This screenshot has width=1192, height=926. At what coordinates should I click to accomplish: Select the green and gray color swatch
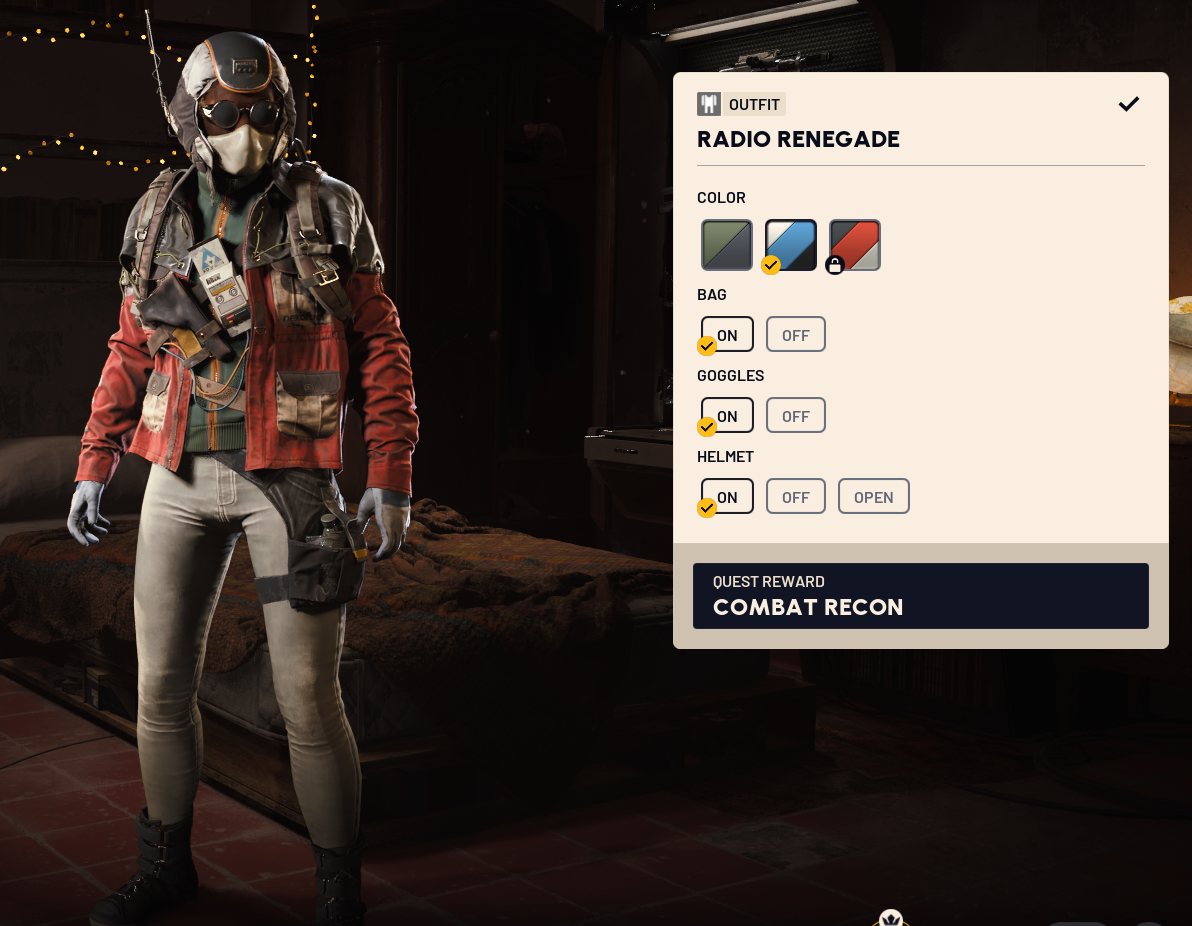click(x=727, y=245)
